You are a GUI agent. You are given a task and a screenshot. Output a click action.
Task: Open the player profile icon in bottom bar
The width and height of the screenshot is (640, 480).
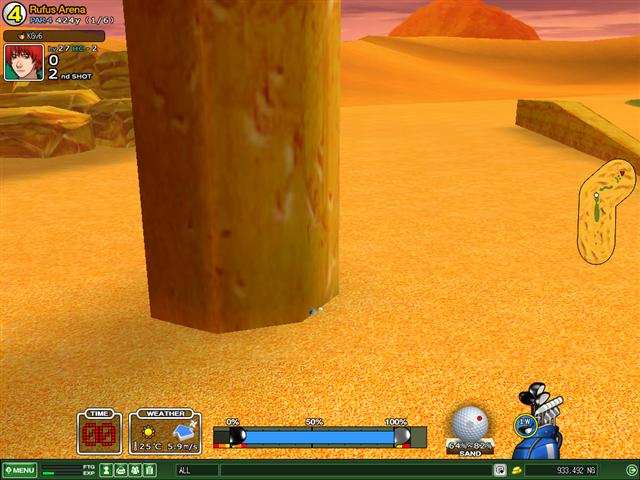[106, 470]
